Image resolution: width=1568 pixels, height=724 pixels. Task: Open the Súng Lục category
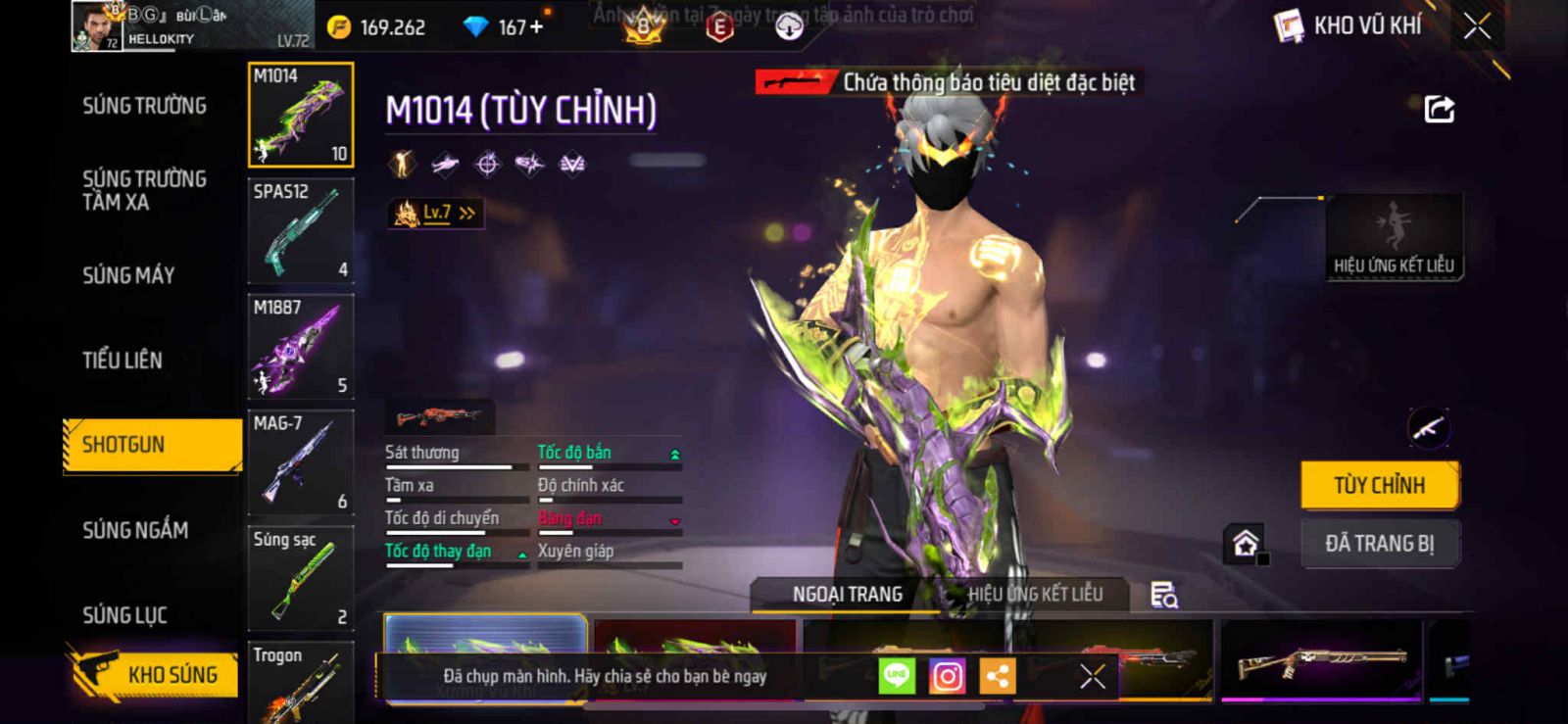124,615
